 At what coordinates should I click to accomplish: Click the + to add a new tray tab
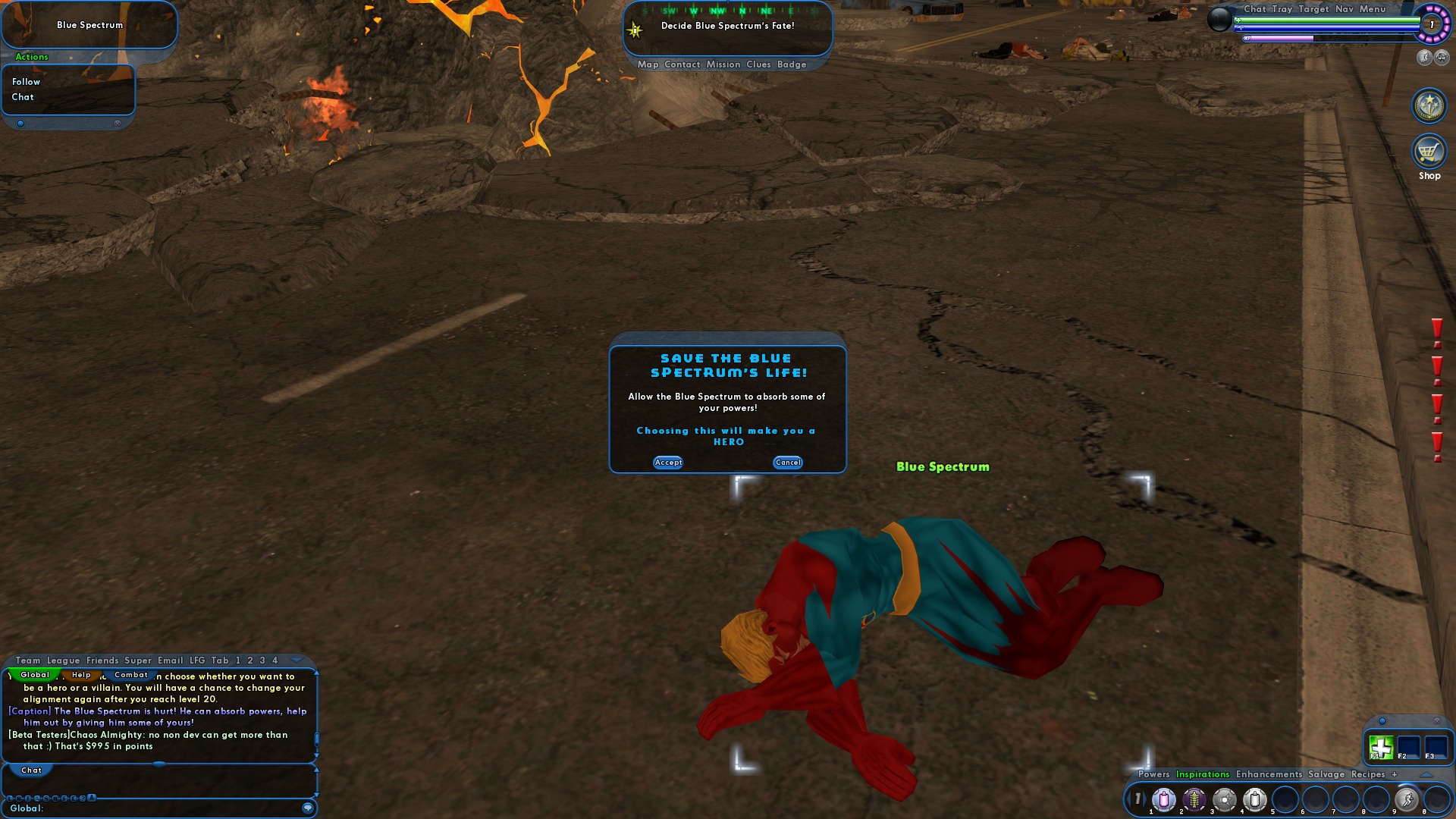1395,774
